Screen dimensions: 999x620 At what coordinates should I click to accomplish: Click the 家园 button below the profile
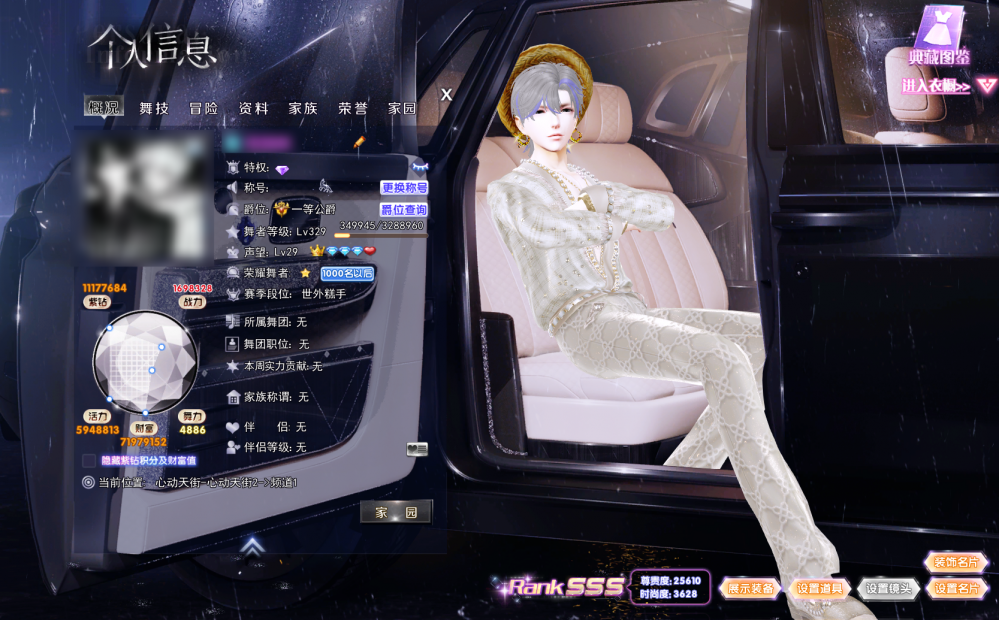pyautogui.click(x=396, y=512)
